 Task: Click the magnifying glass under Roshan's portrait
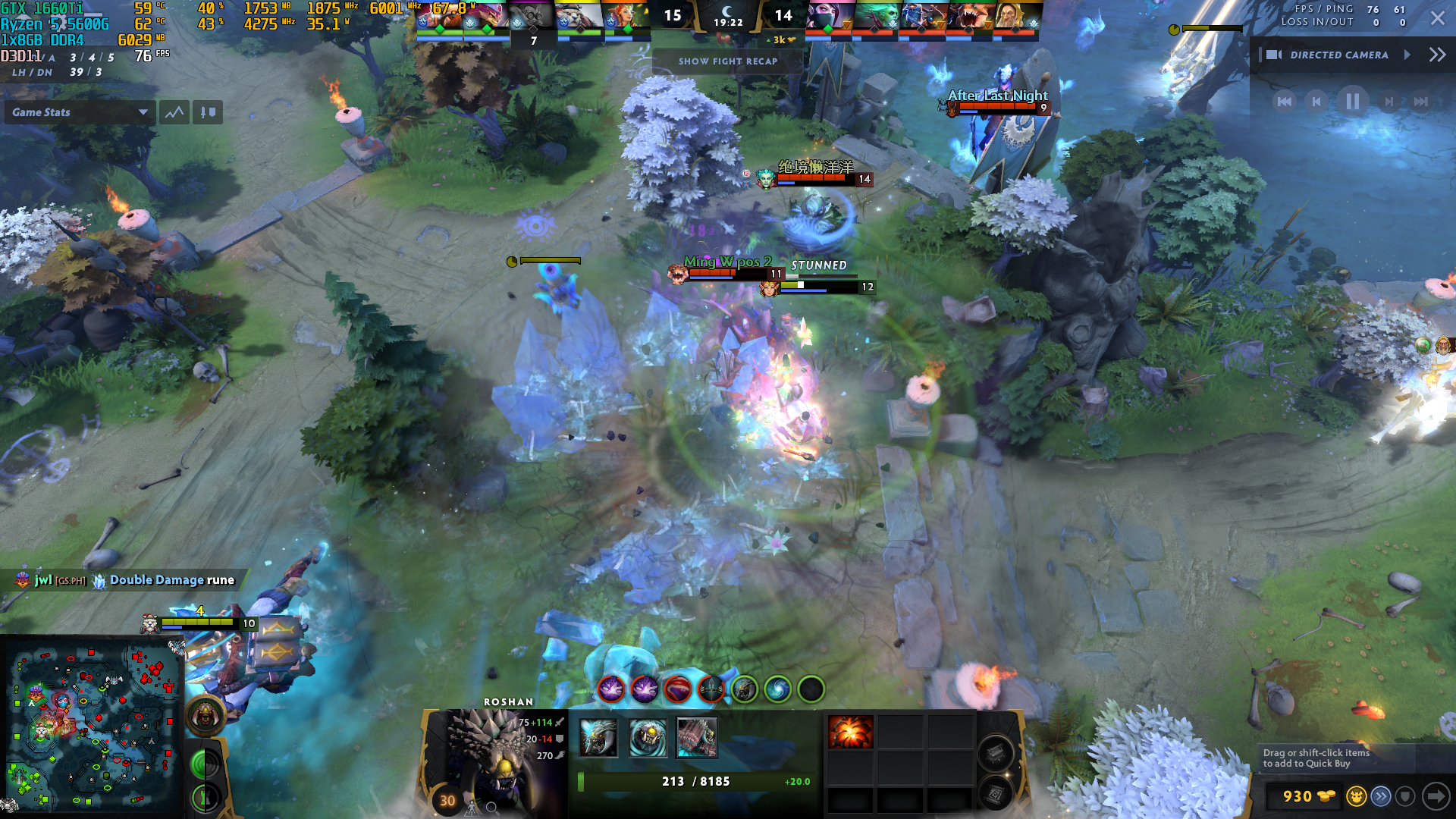click(x=491, y=808)
